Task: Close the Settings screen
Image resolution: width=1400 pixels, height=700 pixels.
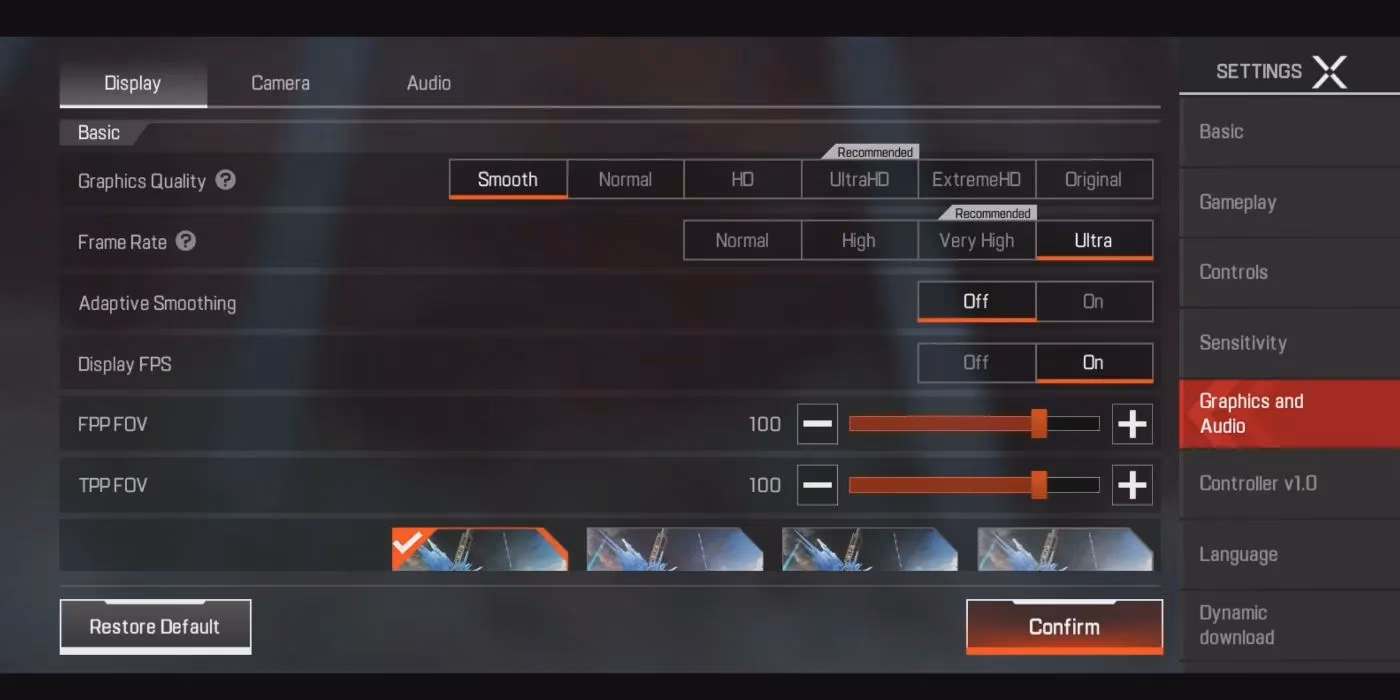Action: coord(1329,72)
